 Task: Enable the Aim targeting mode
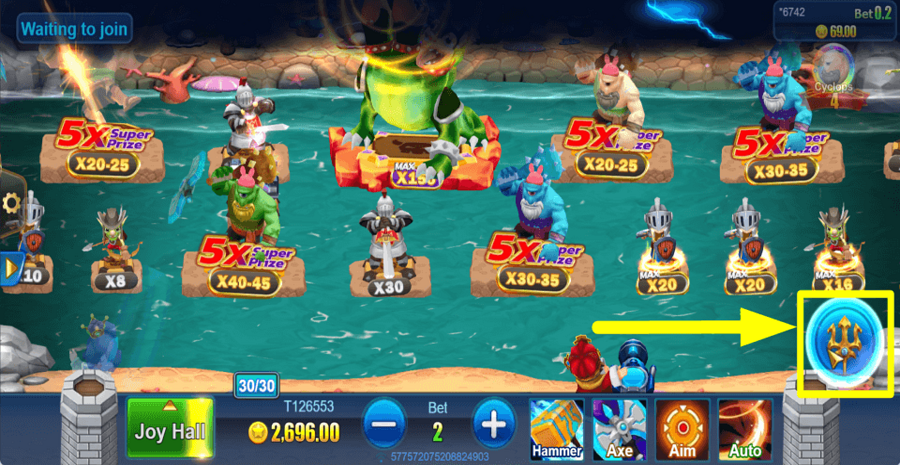[x=682, y=427]
